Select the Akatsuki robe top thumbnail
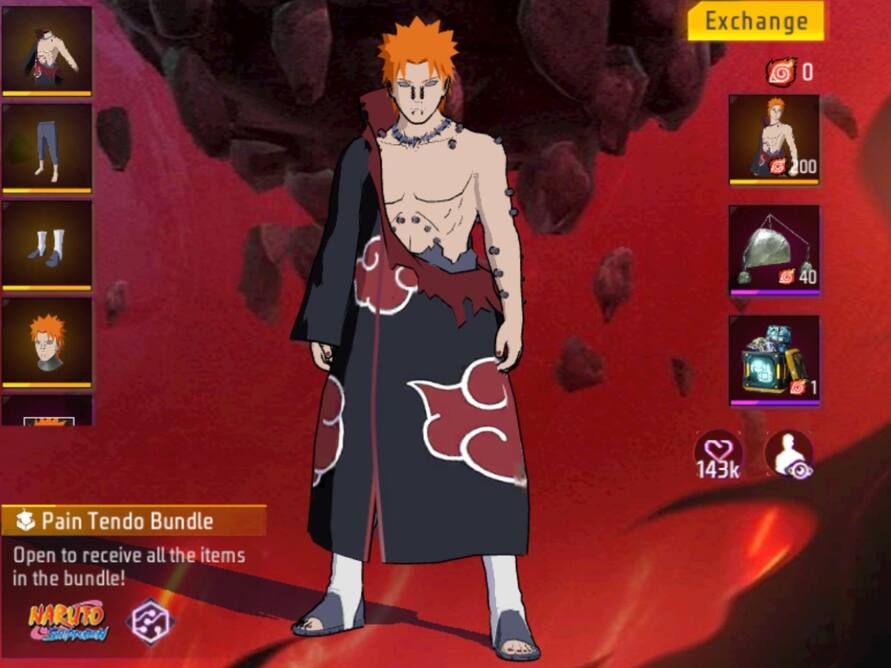Image resolution: width=891 pixels, height=668 pixels. (x=46, y=50)
